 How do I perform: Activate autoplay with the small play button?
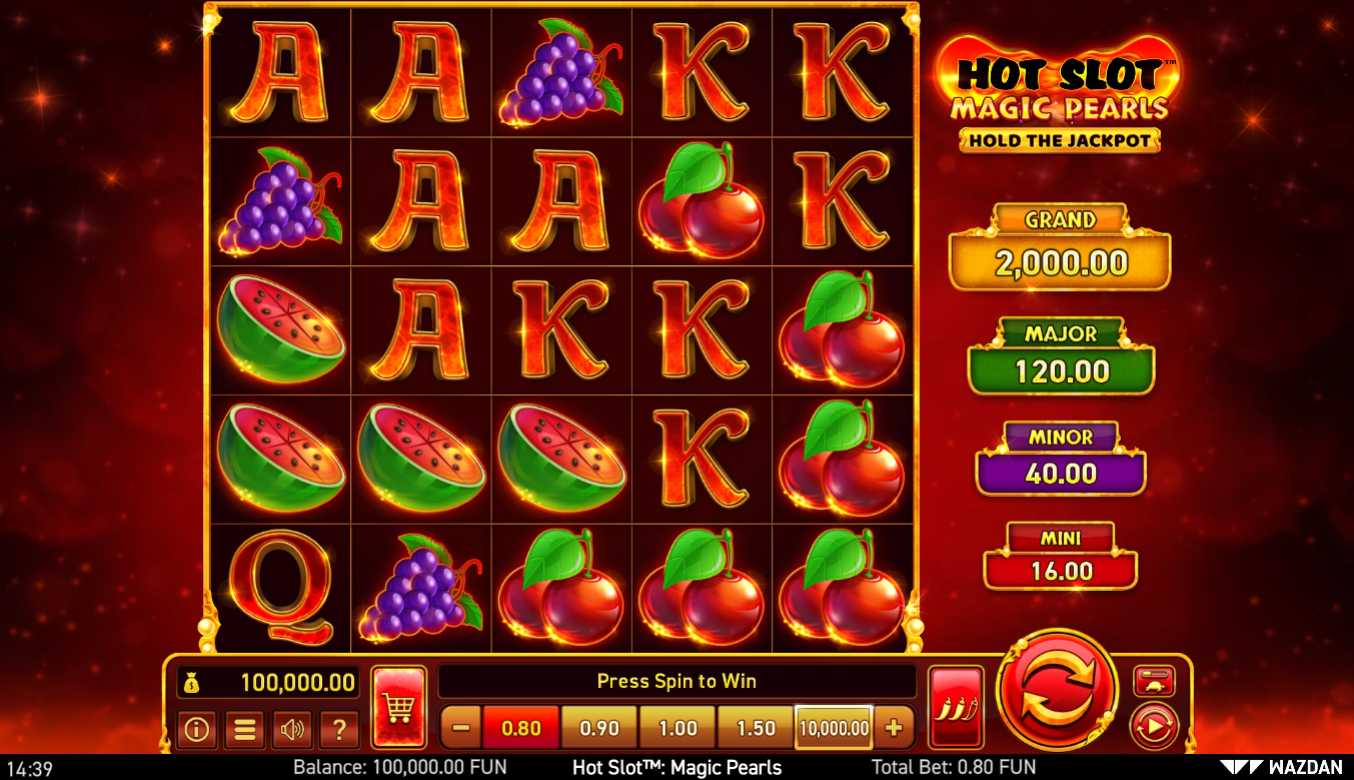(1153, 726)
